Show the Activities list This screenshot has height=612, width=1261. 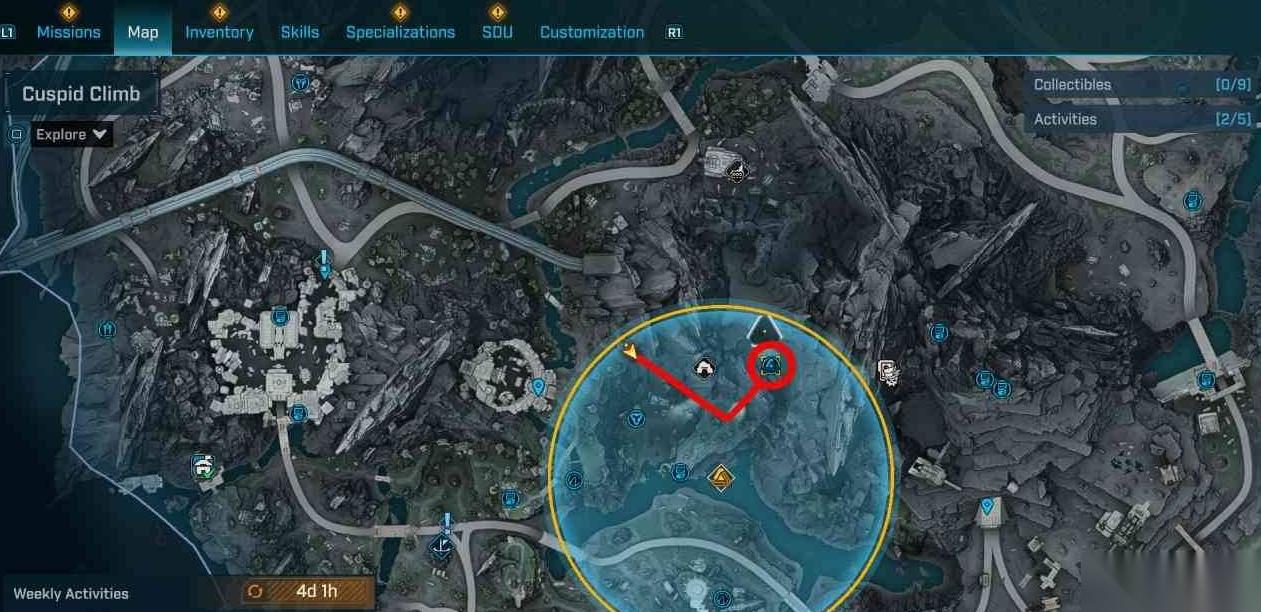tap(1141, 119)
